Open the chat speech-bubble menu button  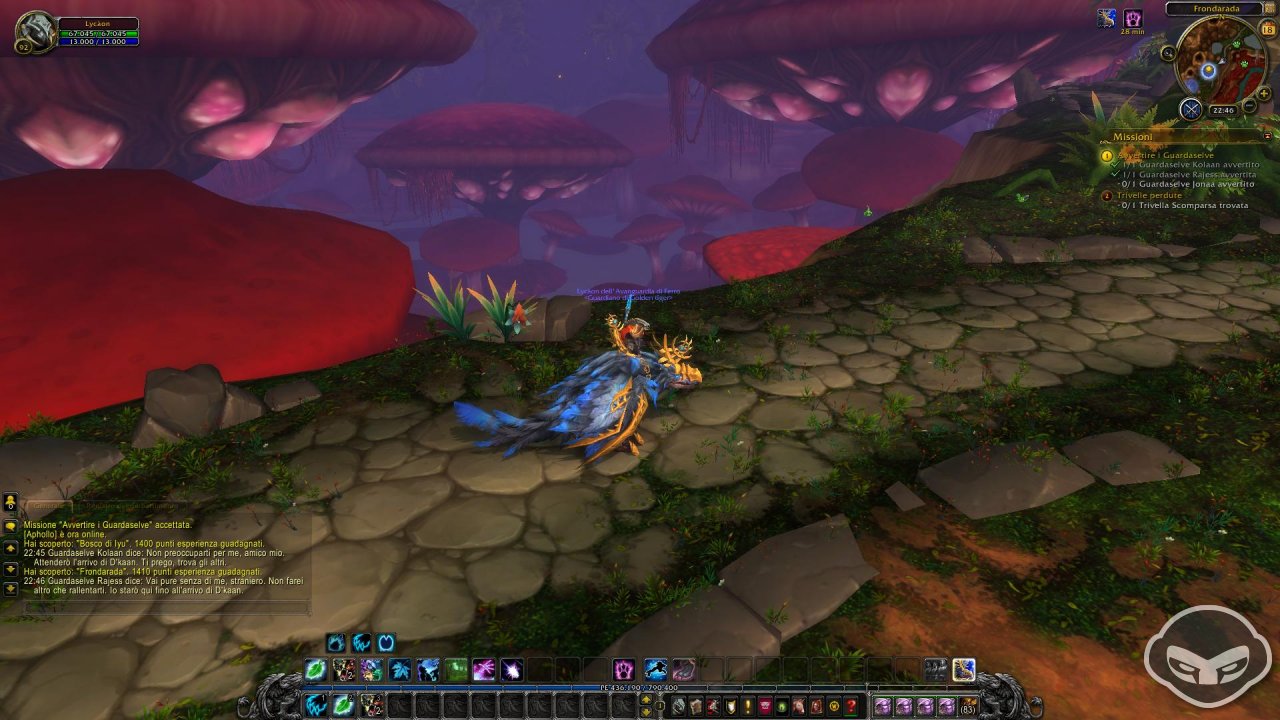pos(10,525)
